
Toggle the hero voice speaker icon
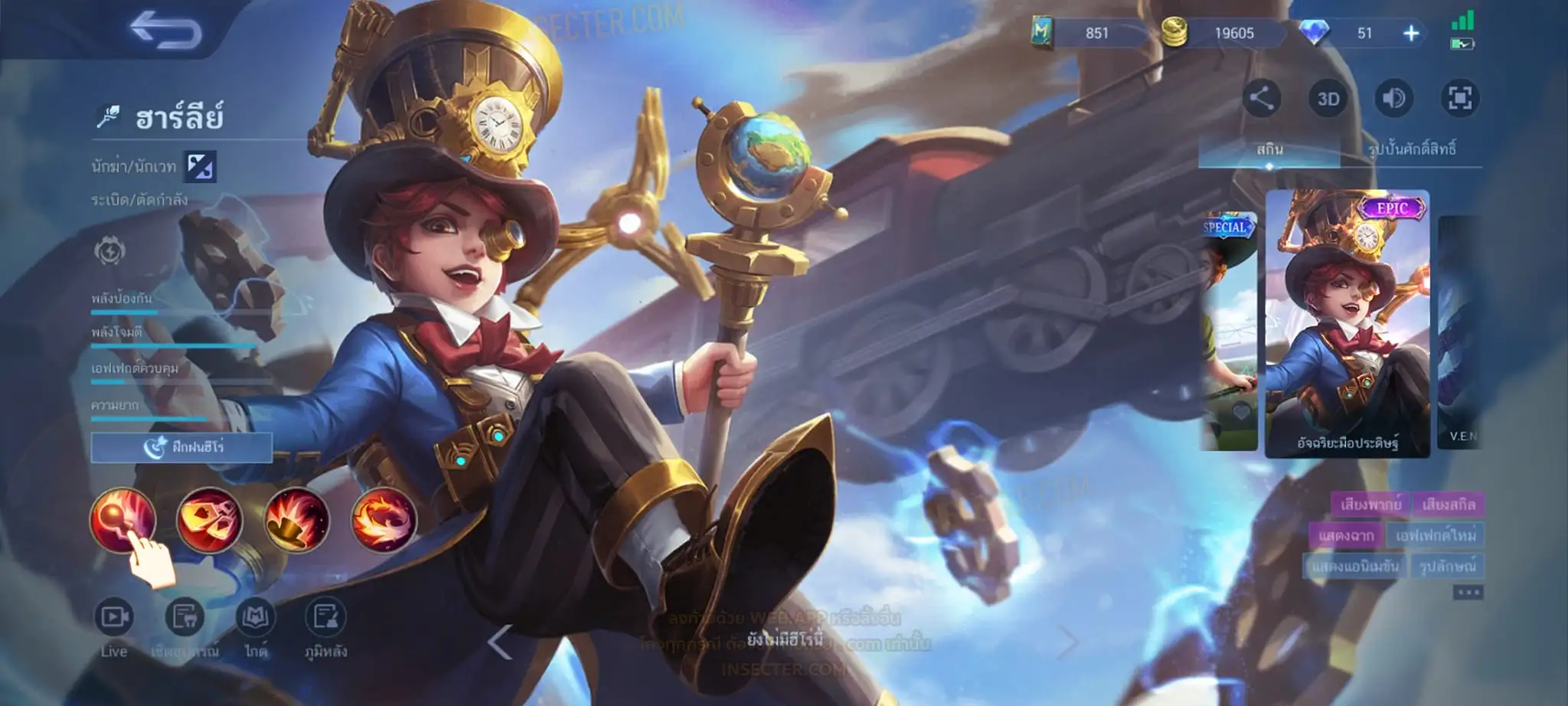pos(1393,98)
